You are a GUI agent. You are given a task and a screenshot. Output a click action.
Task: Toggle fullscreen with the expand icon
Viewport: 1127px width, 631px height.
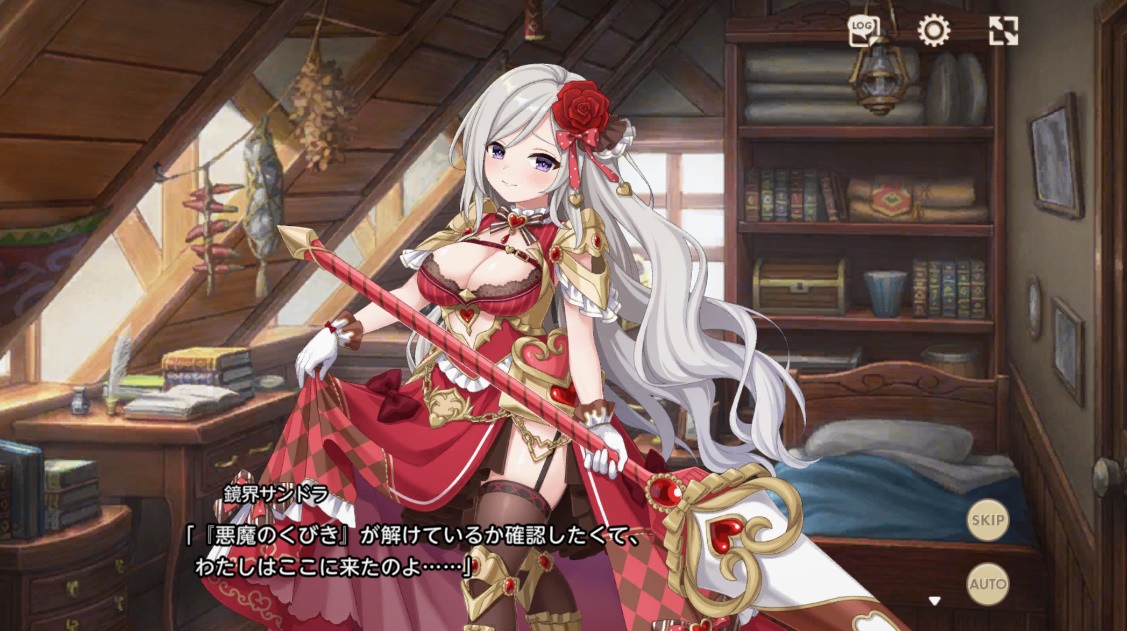pos(1003,31)
